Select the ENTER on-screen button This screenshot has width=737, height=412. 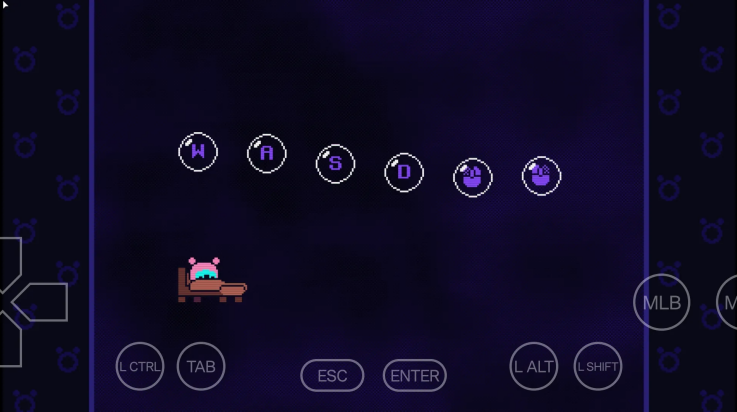point(414,376)
